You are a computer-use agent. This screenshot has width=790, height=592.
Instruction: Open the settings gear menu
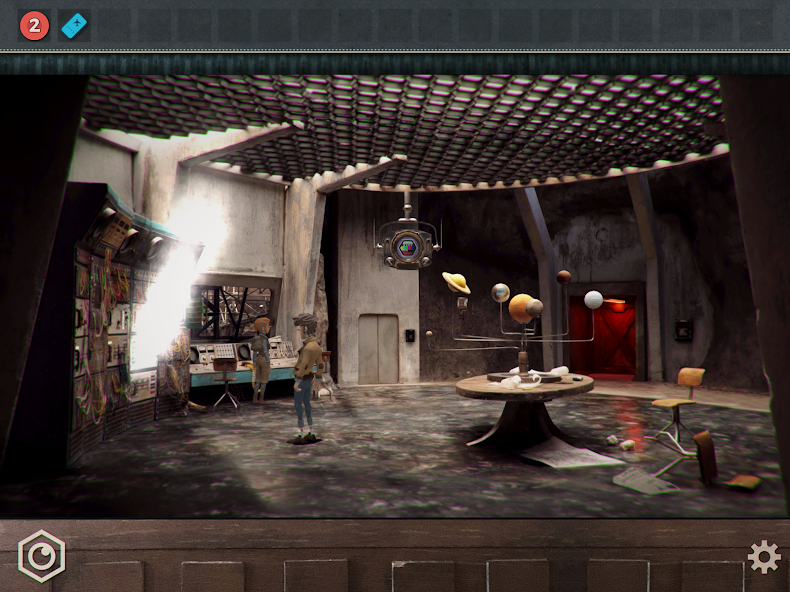tap(764, 557)
